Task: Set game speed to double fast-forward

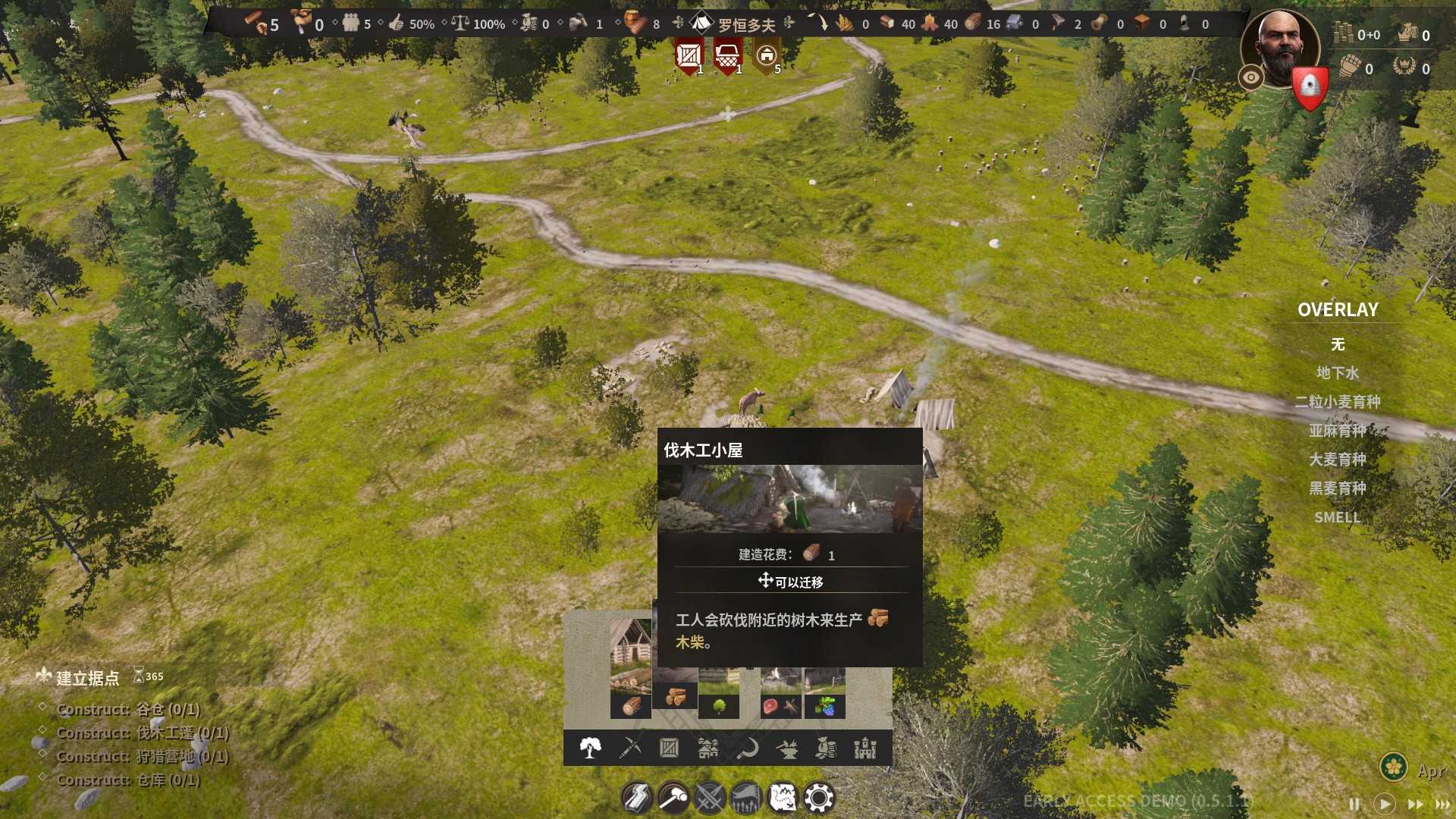Action: [1415, 804]
